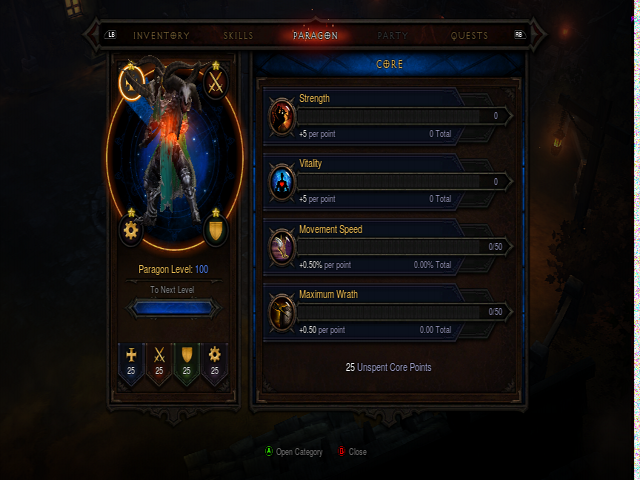Select the Vitality stat row

pos(390,181)
